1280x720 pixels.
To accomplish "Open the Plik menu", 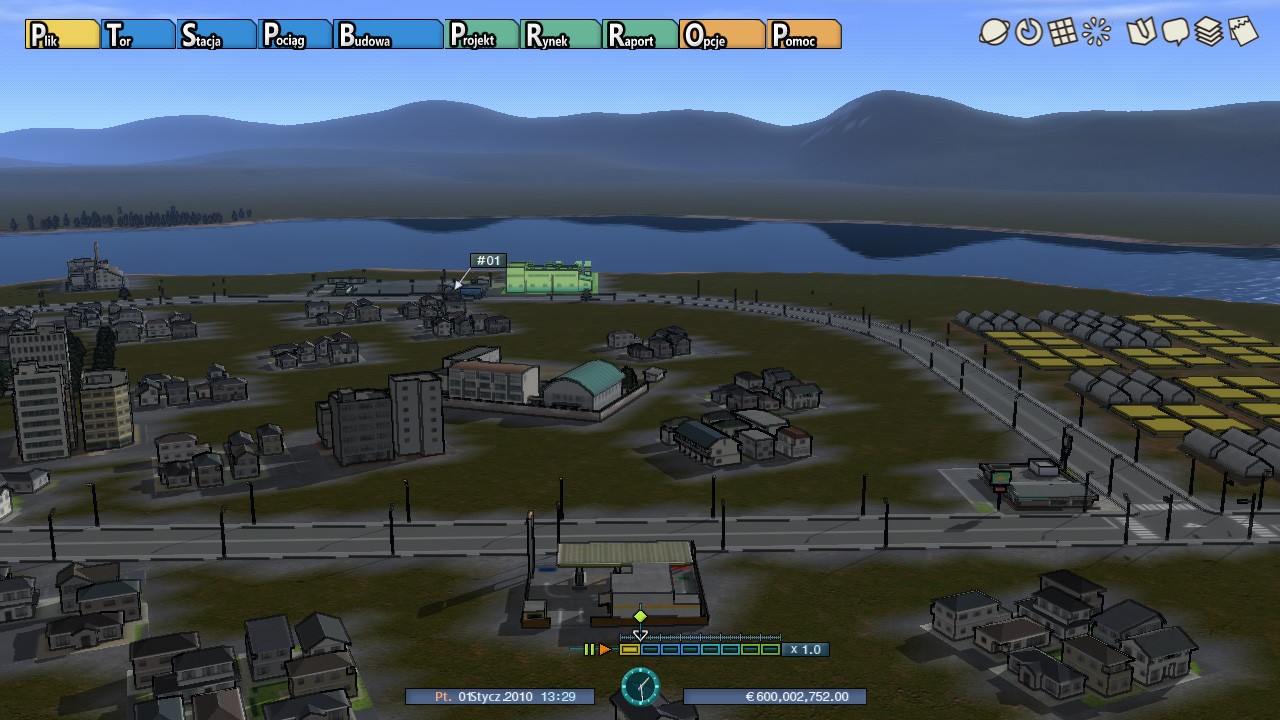I will pyautogui.click(x=62, y=35).
